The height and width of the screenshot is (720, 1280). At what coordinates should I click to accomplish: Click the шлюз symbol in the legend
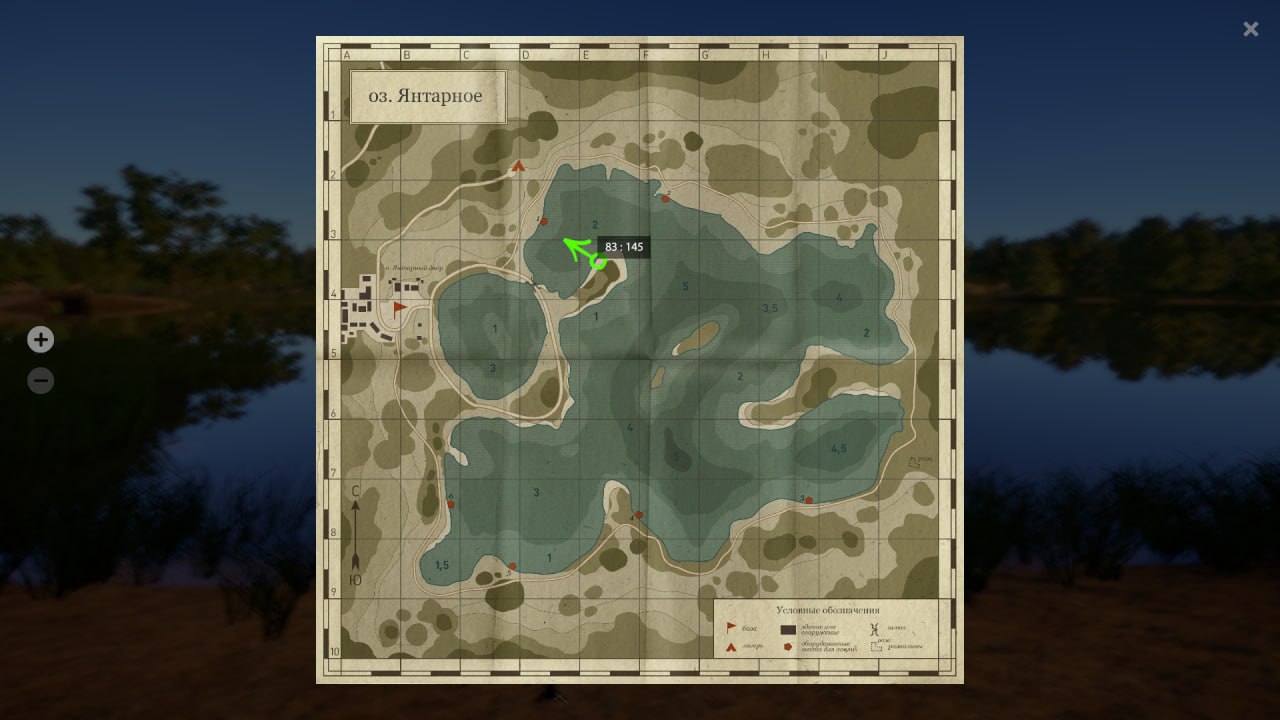[x=876, y=630]
